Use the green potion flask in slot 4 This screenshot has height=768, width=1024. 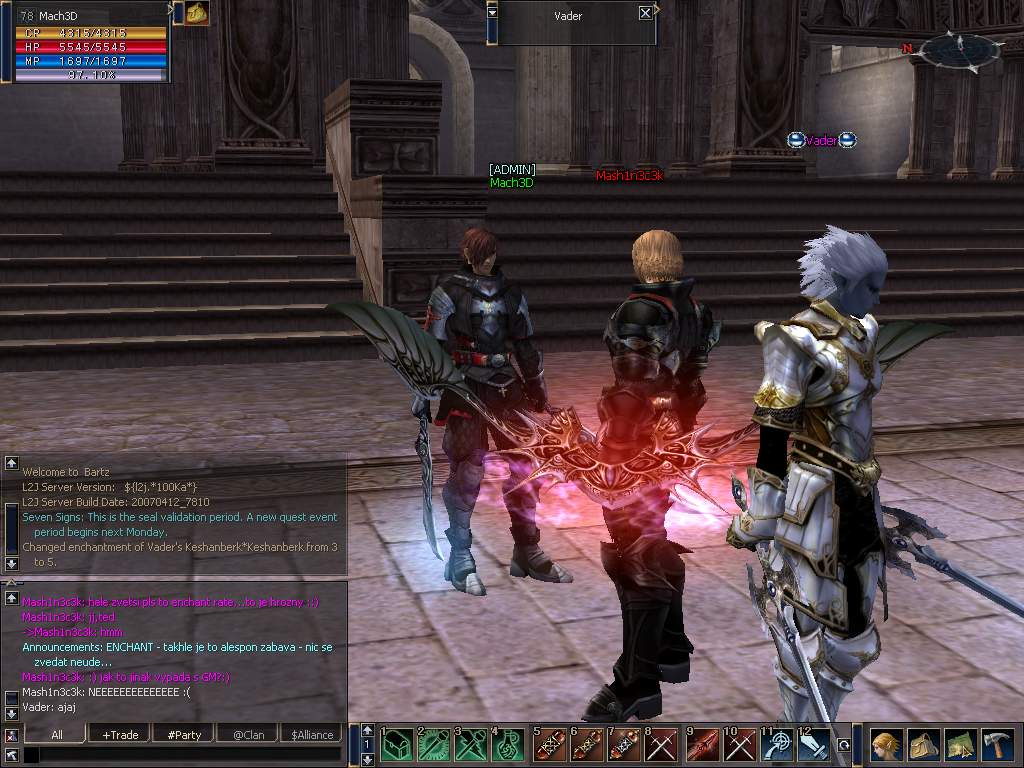click(x=510, y=745)
